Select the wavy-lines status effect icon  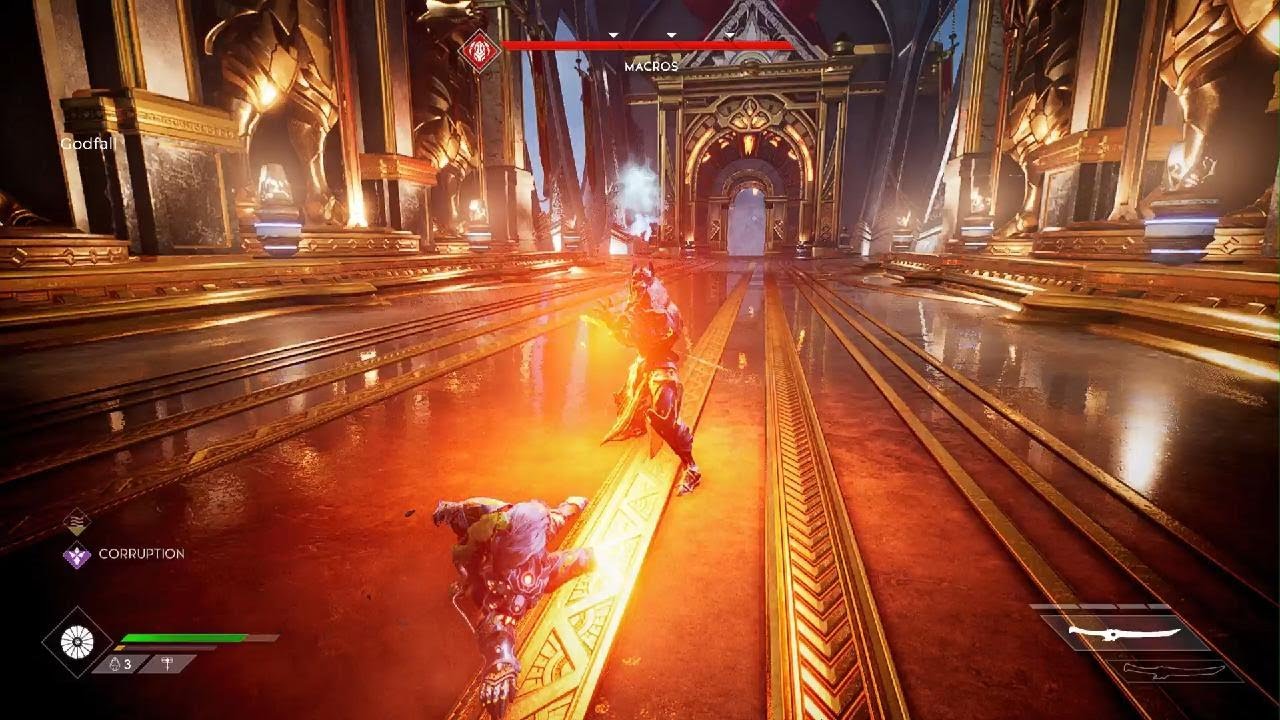[x=77, y=521]
